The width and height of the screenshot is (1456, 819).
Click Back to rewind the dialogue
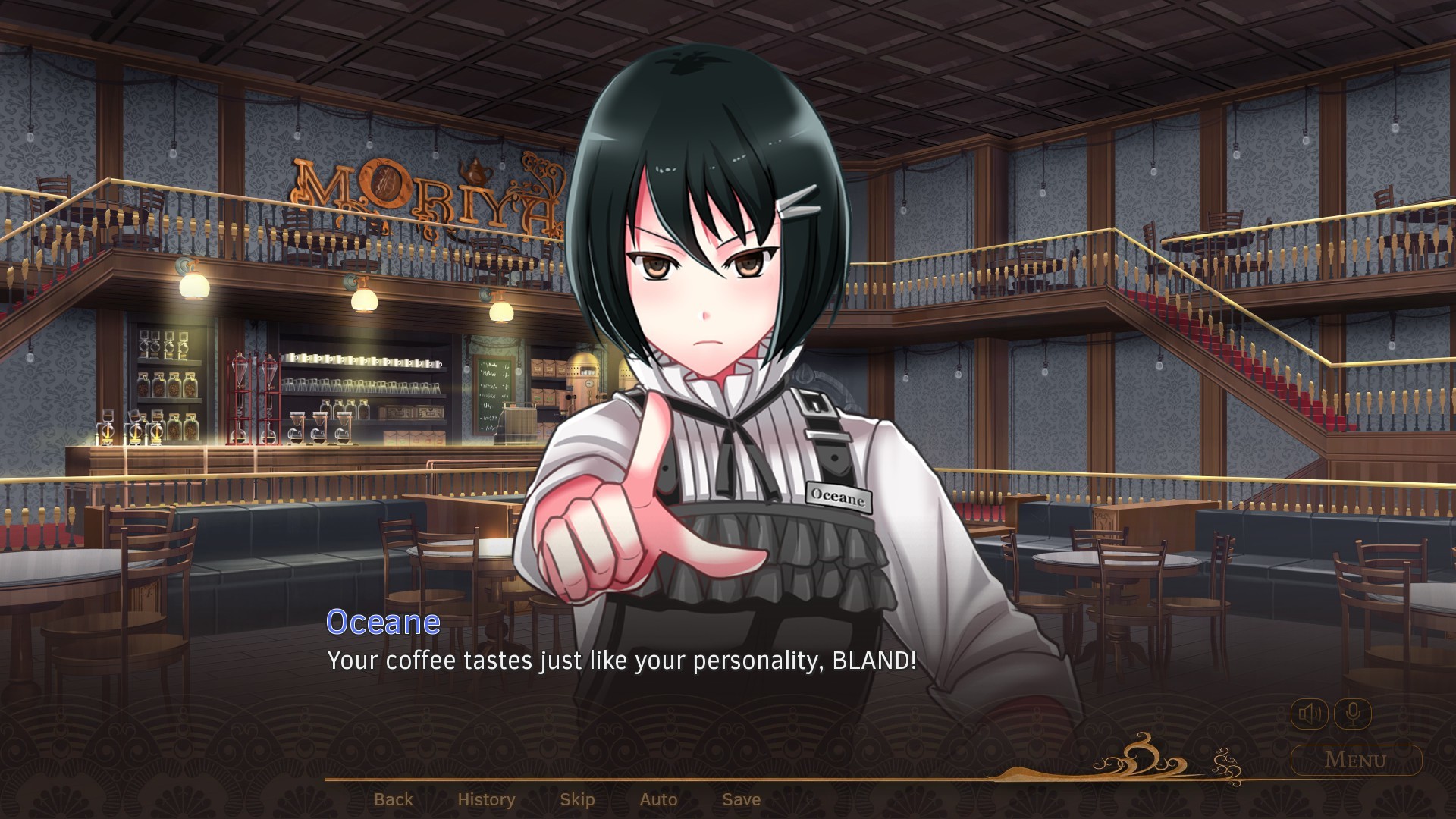click(x=394, y=799)
